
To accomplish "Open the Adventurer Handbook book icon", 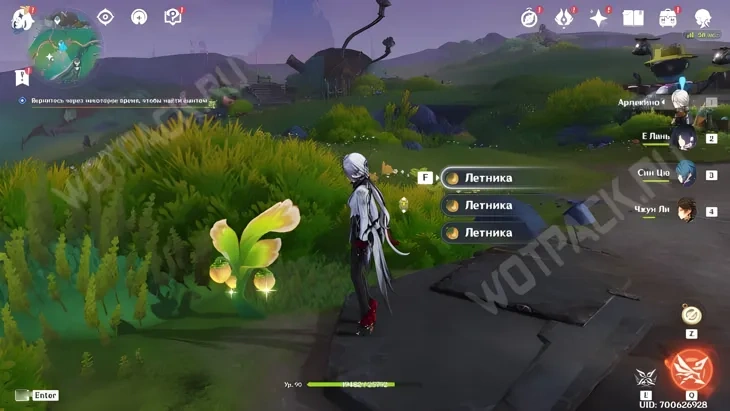I will coord(633,17).
